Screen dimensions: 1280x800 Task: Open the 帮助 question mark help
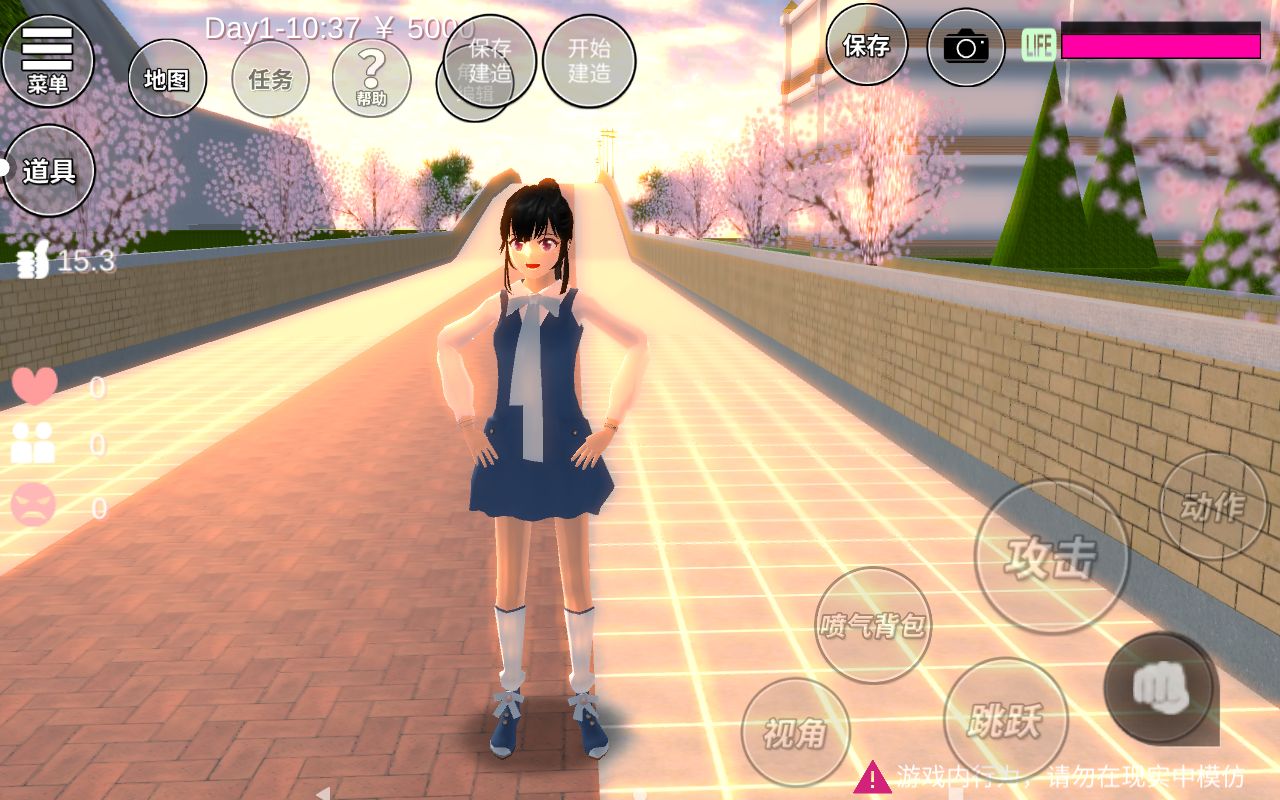click(371, 78)
